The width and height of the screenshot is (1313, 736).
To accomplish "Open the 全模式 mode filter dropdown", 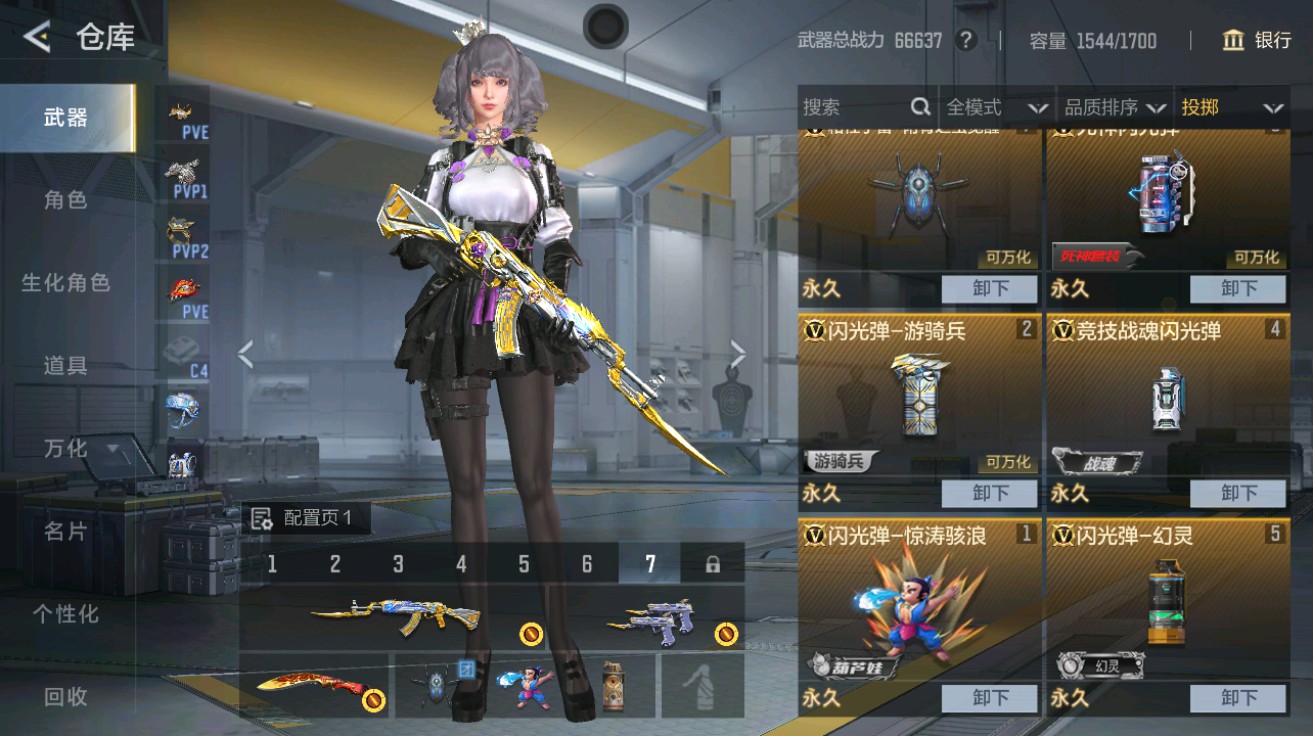I will [997, 107].
